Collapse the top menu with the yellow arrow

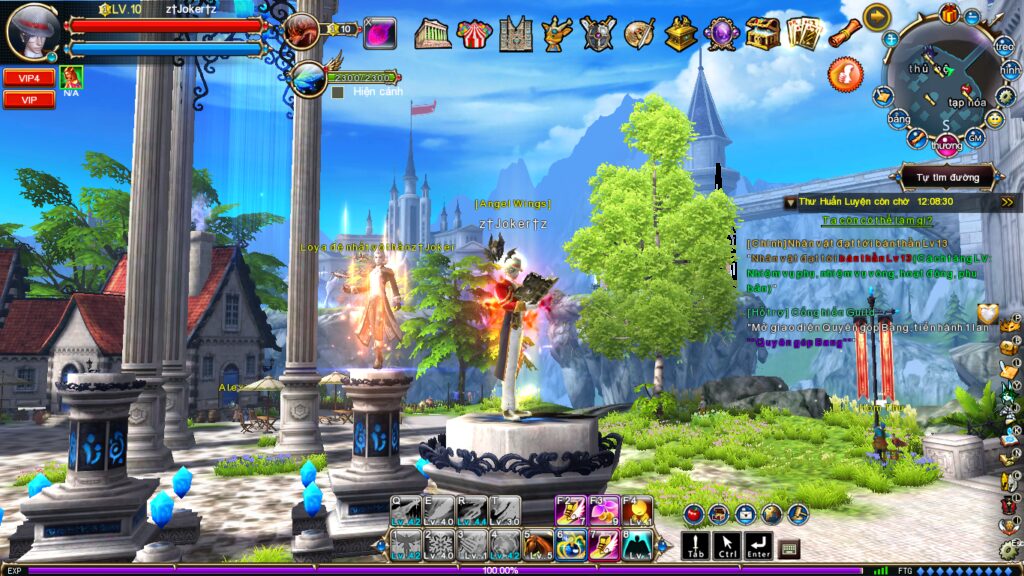pyautogui.click(x=877, y=17)
